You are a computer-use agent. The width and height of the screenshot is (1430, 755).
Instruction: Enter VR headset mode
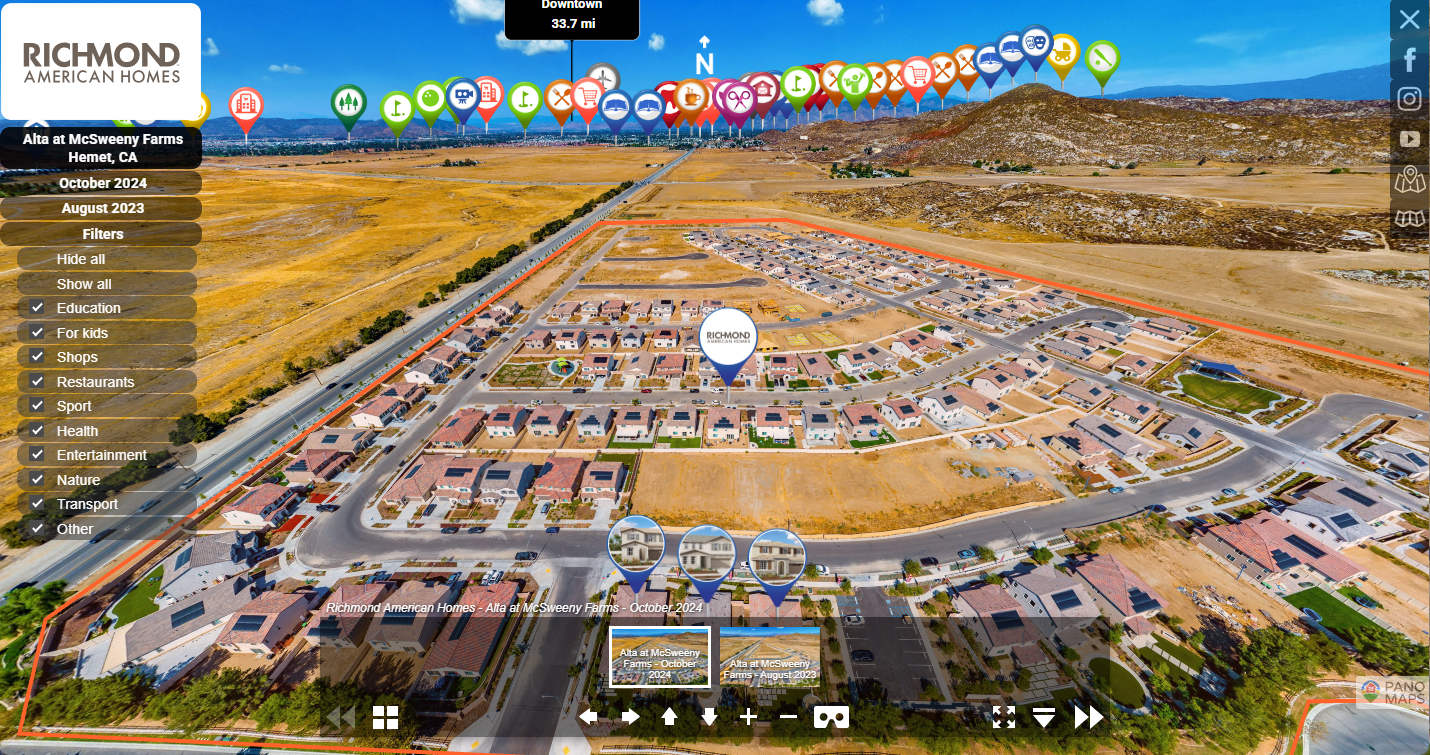[x=831, y=716]
